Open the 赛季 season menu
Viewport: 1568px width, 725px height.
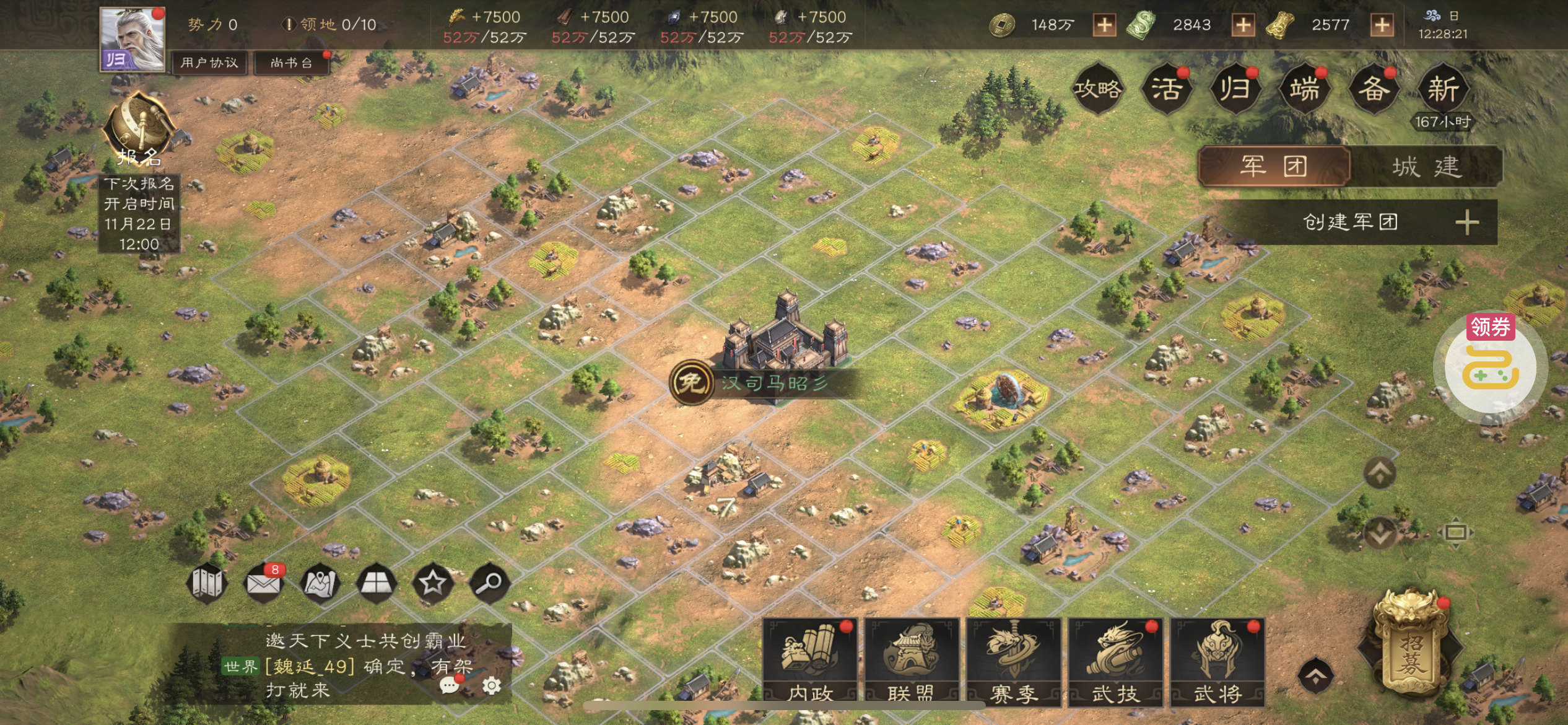point(1014,662)
